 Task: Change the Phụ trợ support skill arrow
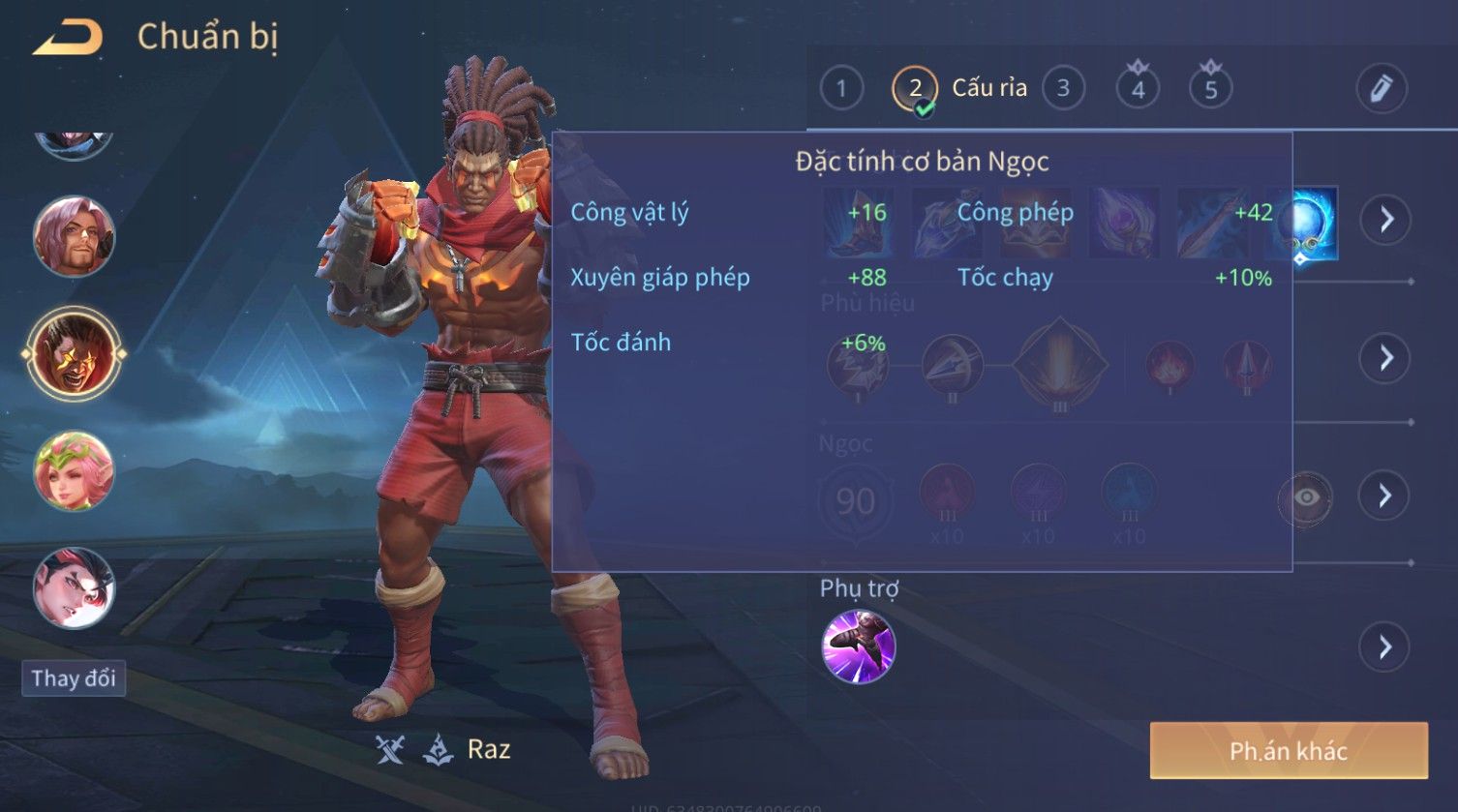pos(1385,647)
